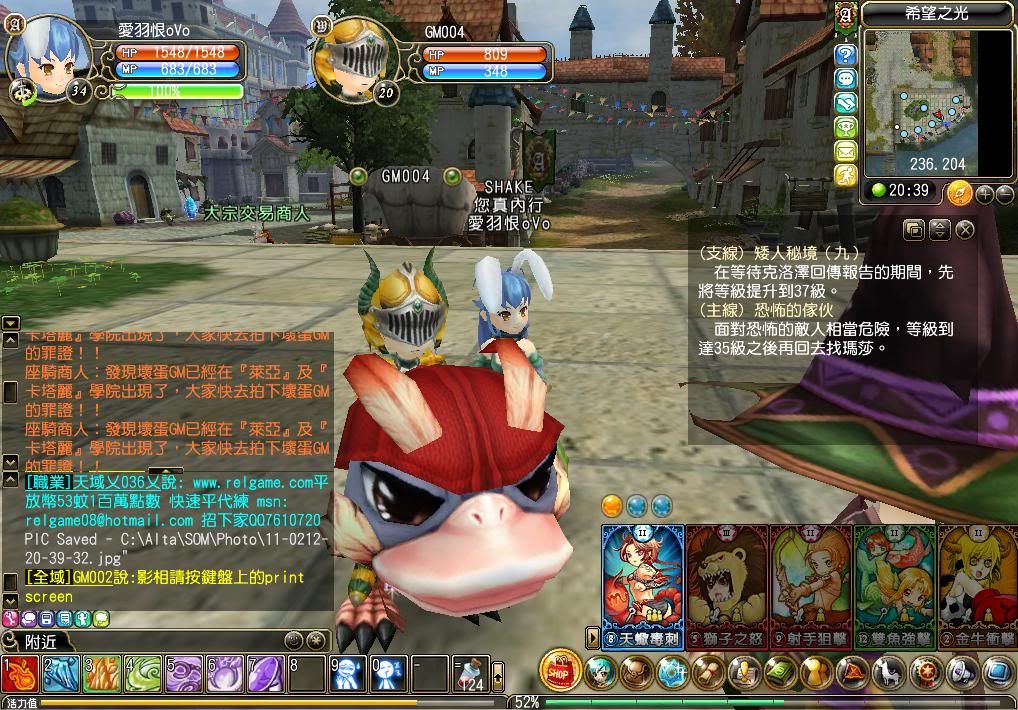Close the quest tracker with X button

[965, 229]
